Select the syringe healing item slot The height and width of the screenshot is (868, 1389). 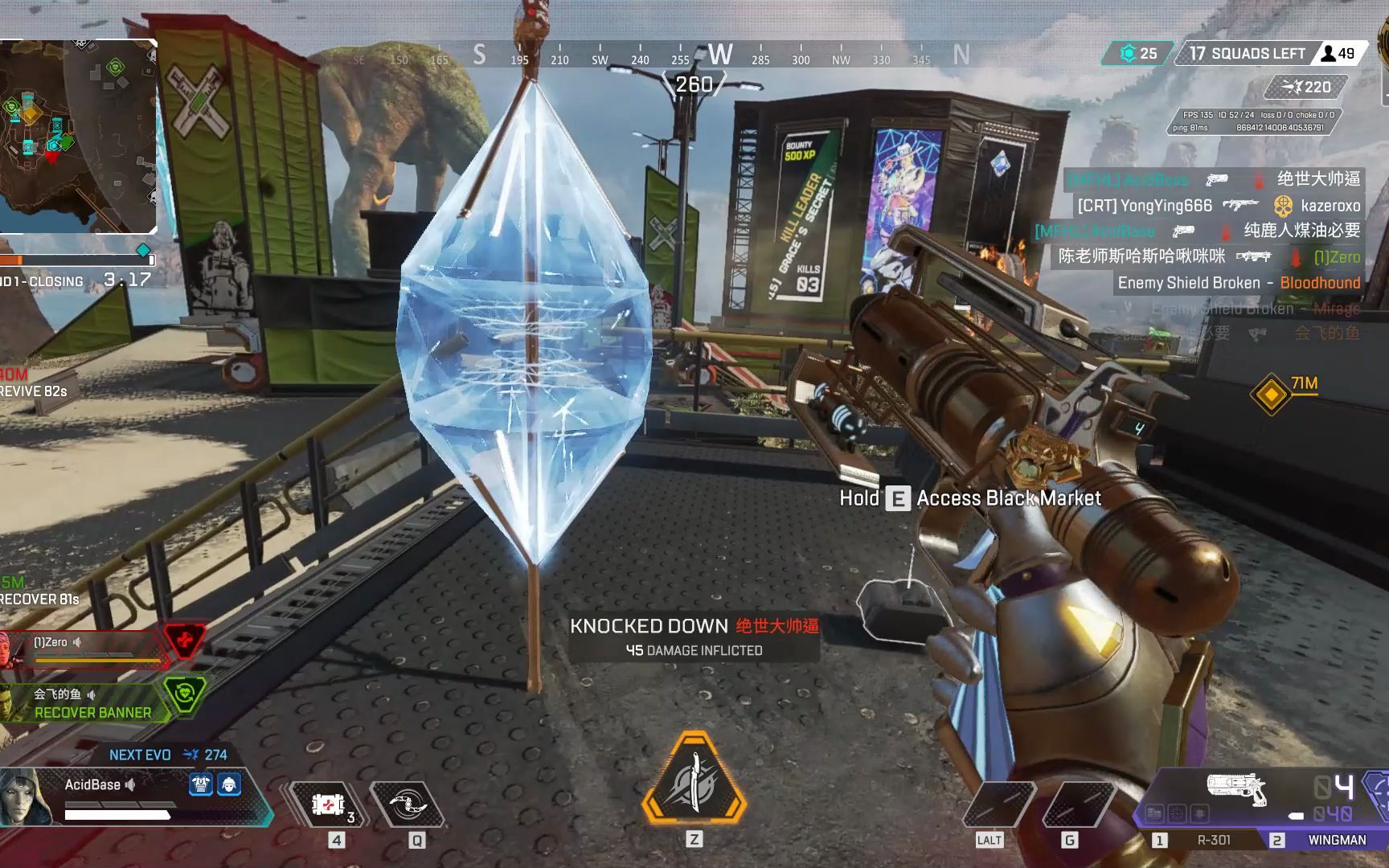pos(328,805)
